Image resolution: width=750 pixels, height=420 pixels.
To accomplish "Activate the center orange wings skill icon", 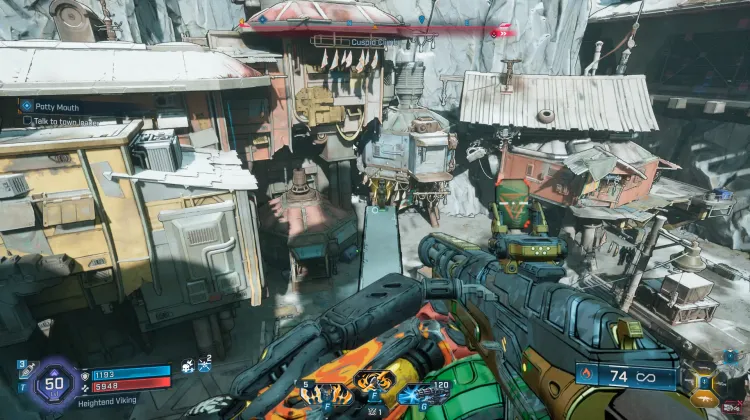I will tap(372, 385).
